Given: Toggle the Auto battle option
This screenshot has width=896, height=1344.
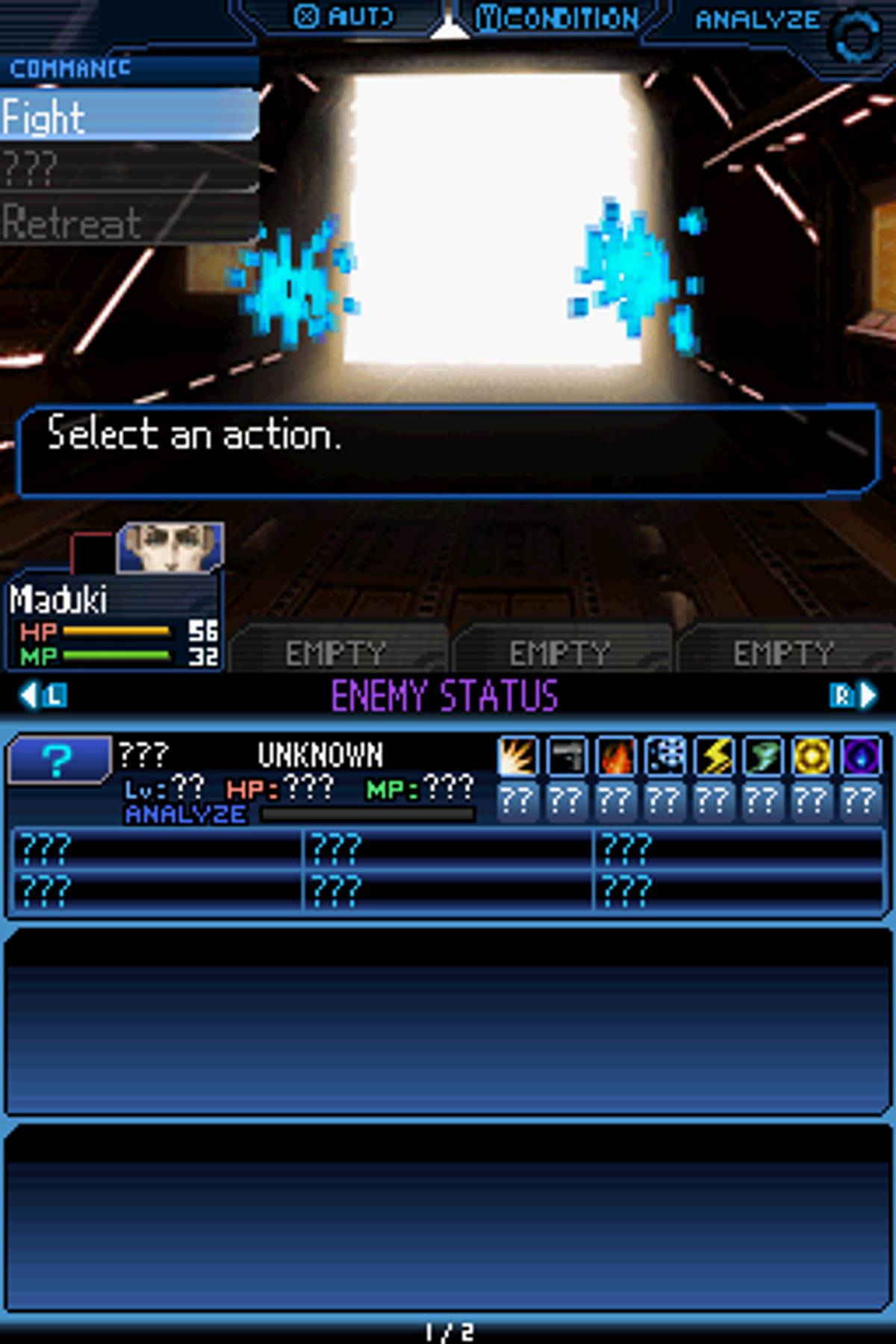Looking at the screenshot, I should (343, 16).
